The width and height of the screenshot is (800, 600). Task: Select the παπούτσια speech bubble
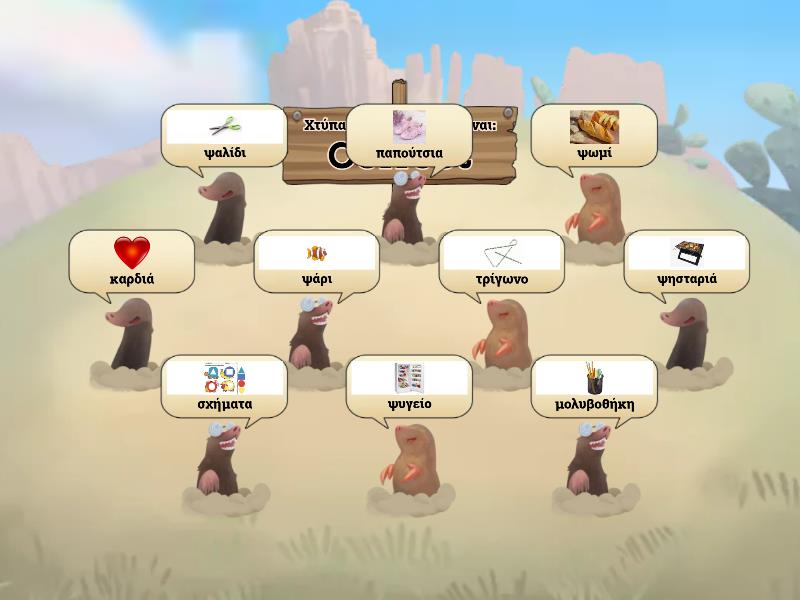[x=409, y=136]
